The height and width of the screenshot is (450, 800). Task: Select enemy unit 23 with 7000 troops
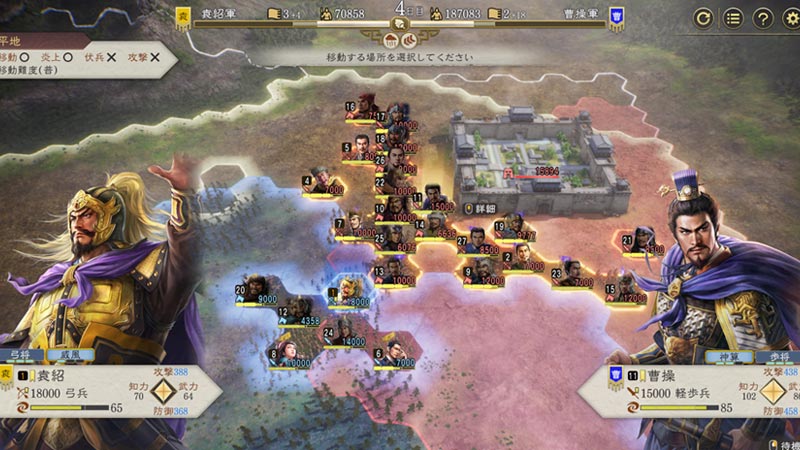[572, 271]
